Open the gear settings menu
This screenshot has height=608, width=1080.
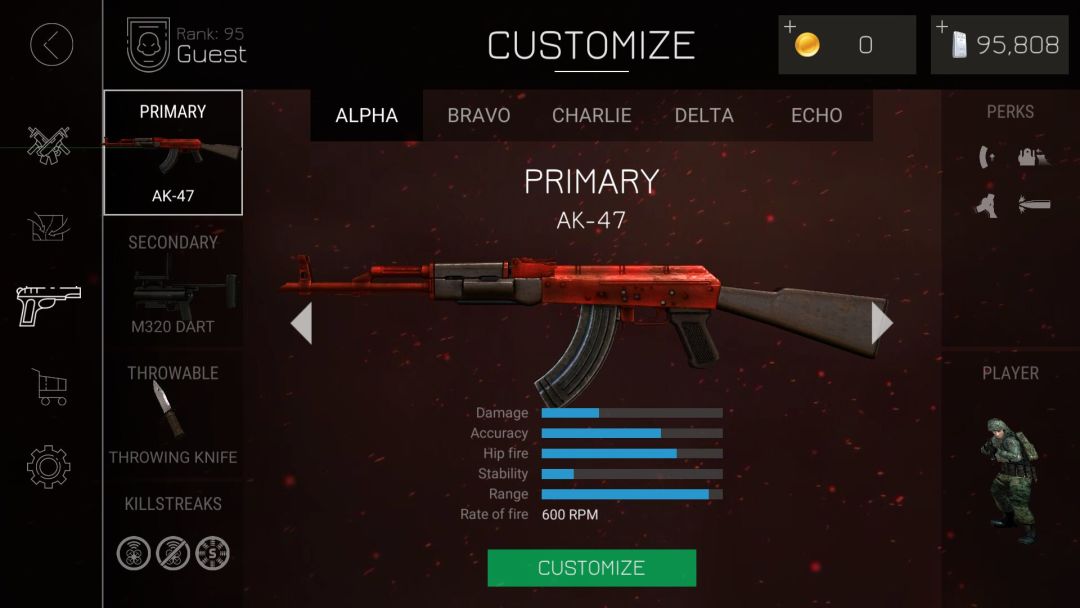tap(49, 466)
